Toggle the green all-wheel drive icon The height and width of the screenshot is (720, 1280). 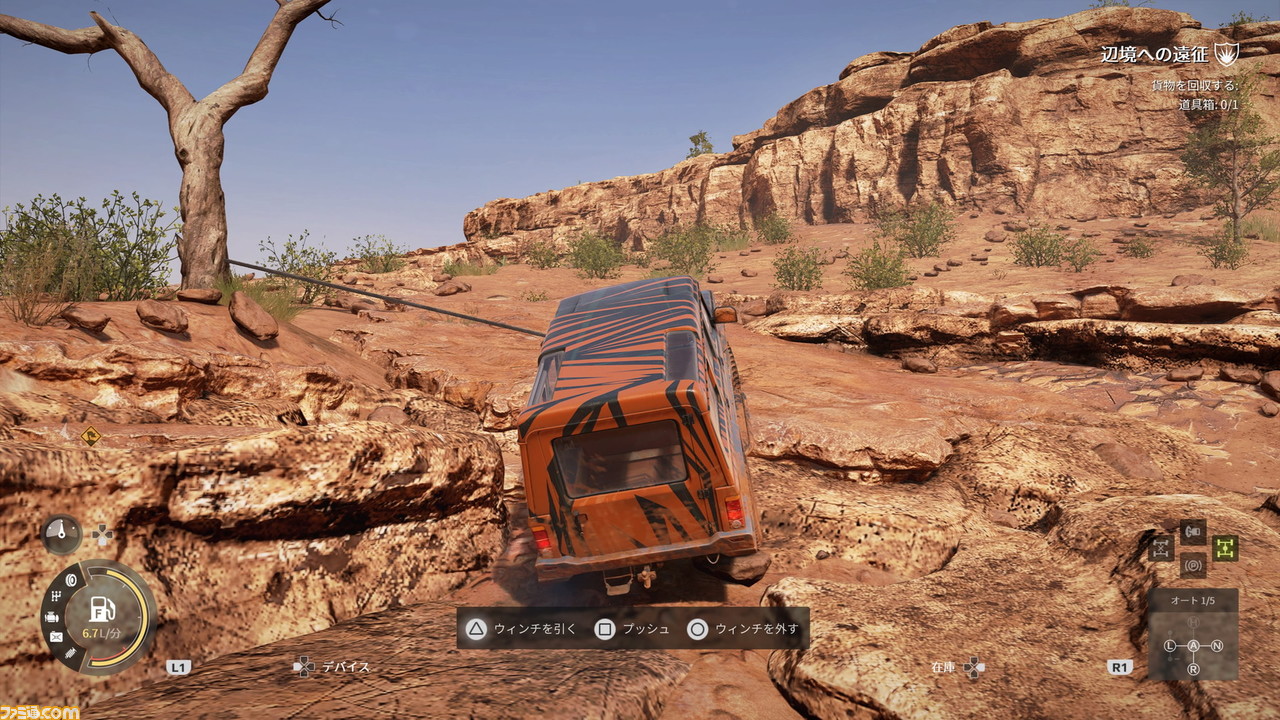1225,548
